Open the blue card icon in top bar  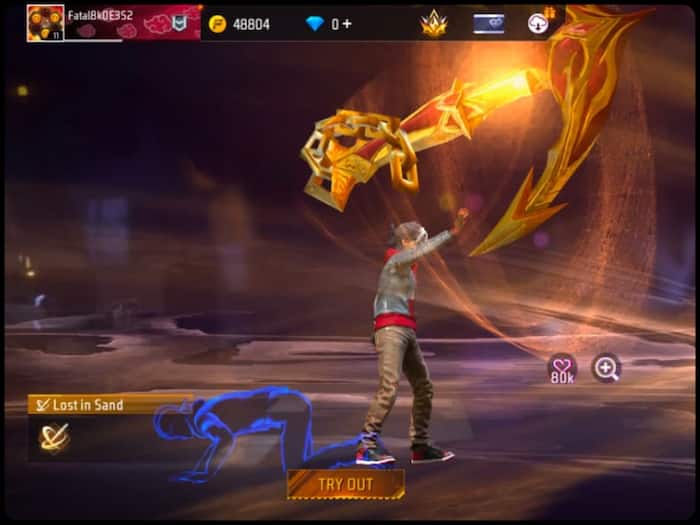488,23
